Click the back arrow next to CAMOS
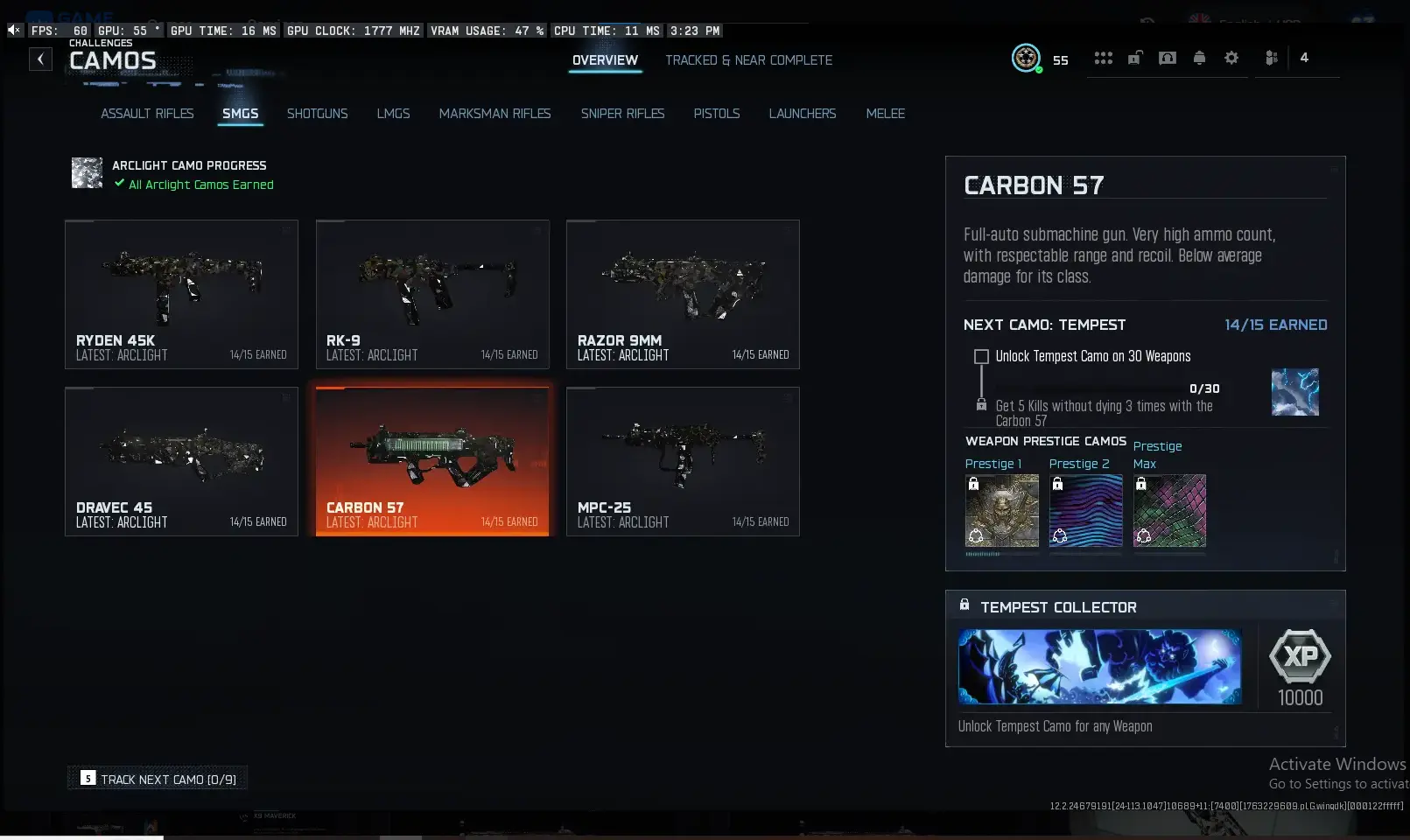 click(40, 59)
